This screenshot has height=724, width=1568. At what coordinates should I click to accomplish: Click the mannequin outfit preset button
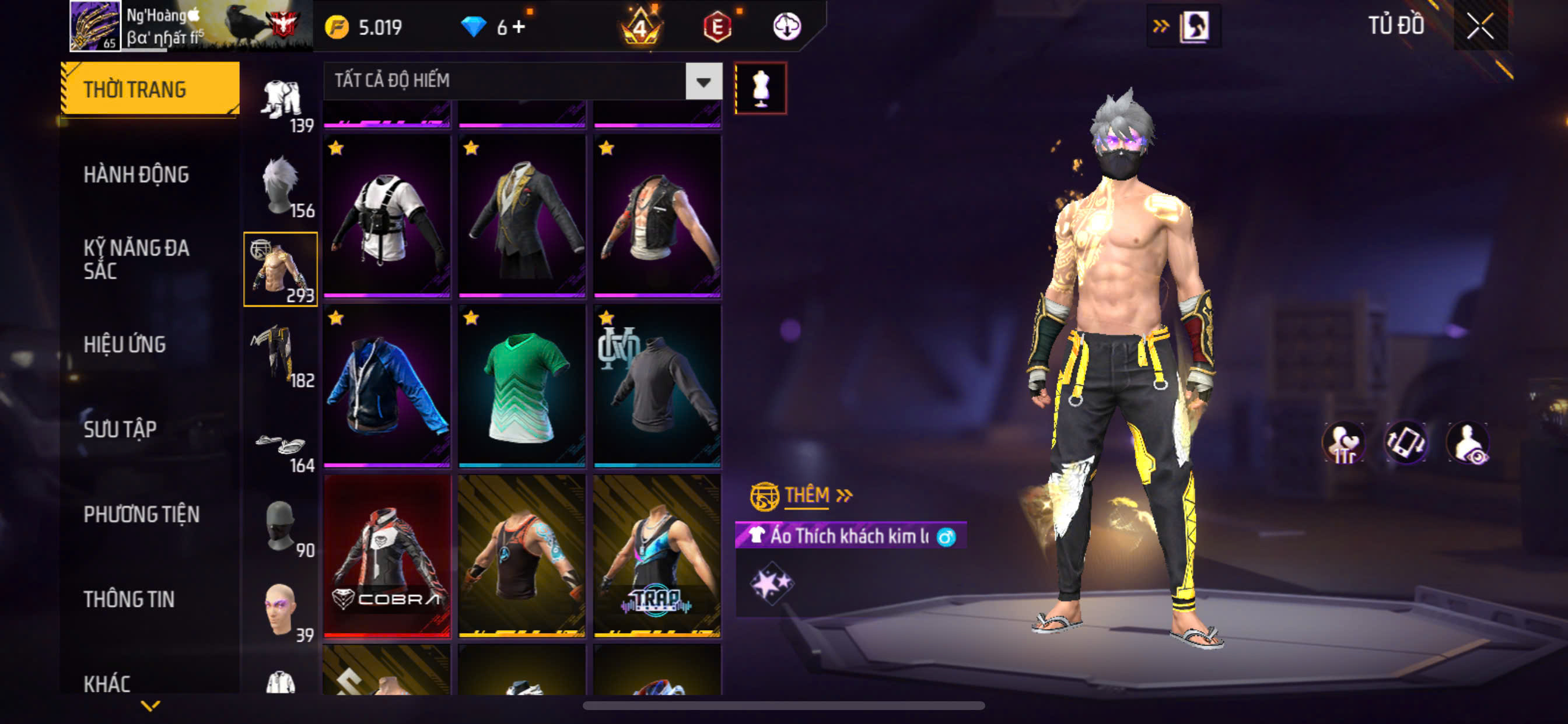tap(761, 89)
